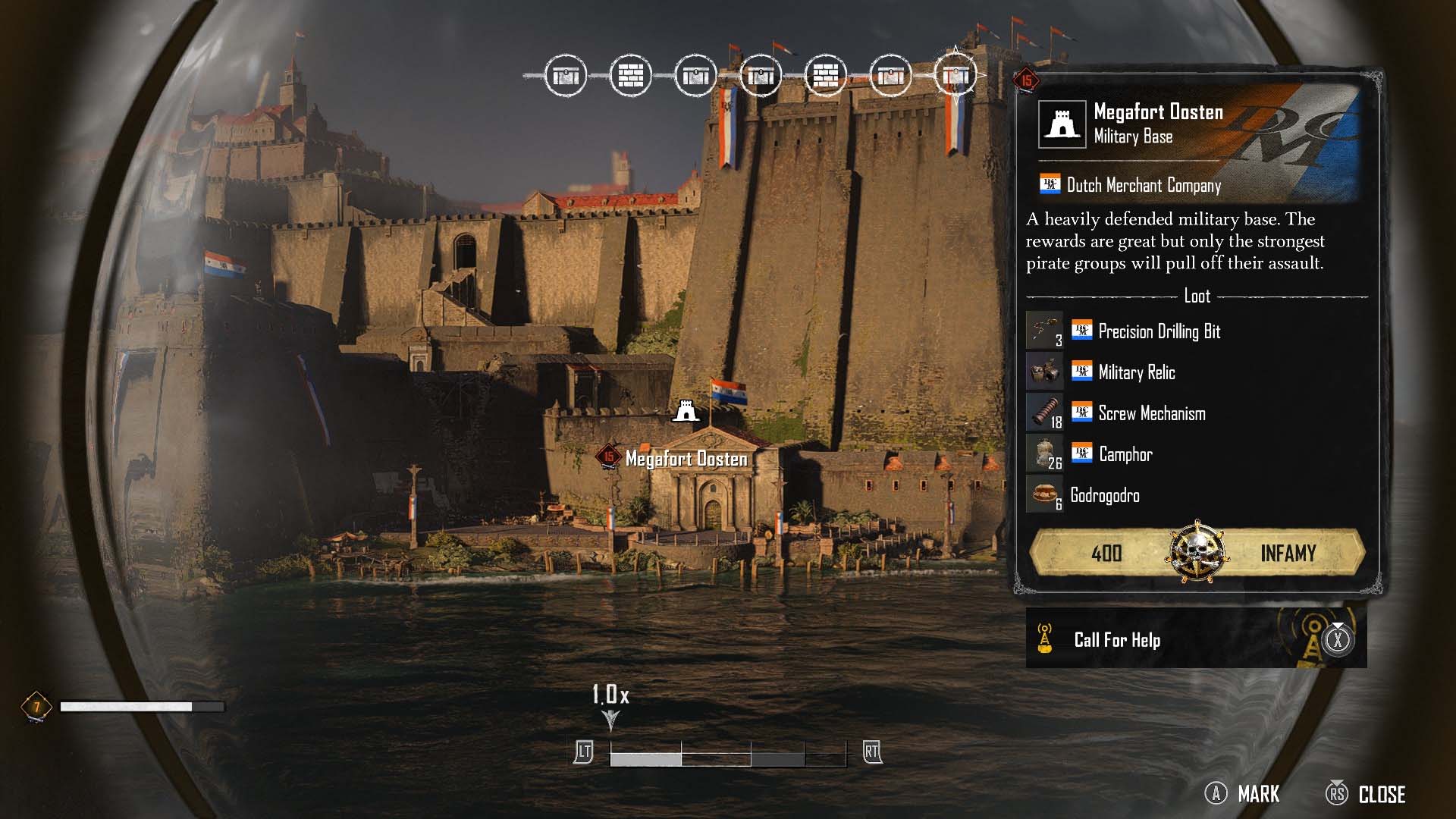Click the Megafort Oosten fort marker label
This screenshot has height=819, width=1456.
click(x=686, y=459)
